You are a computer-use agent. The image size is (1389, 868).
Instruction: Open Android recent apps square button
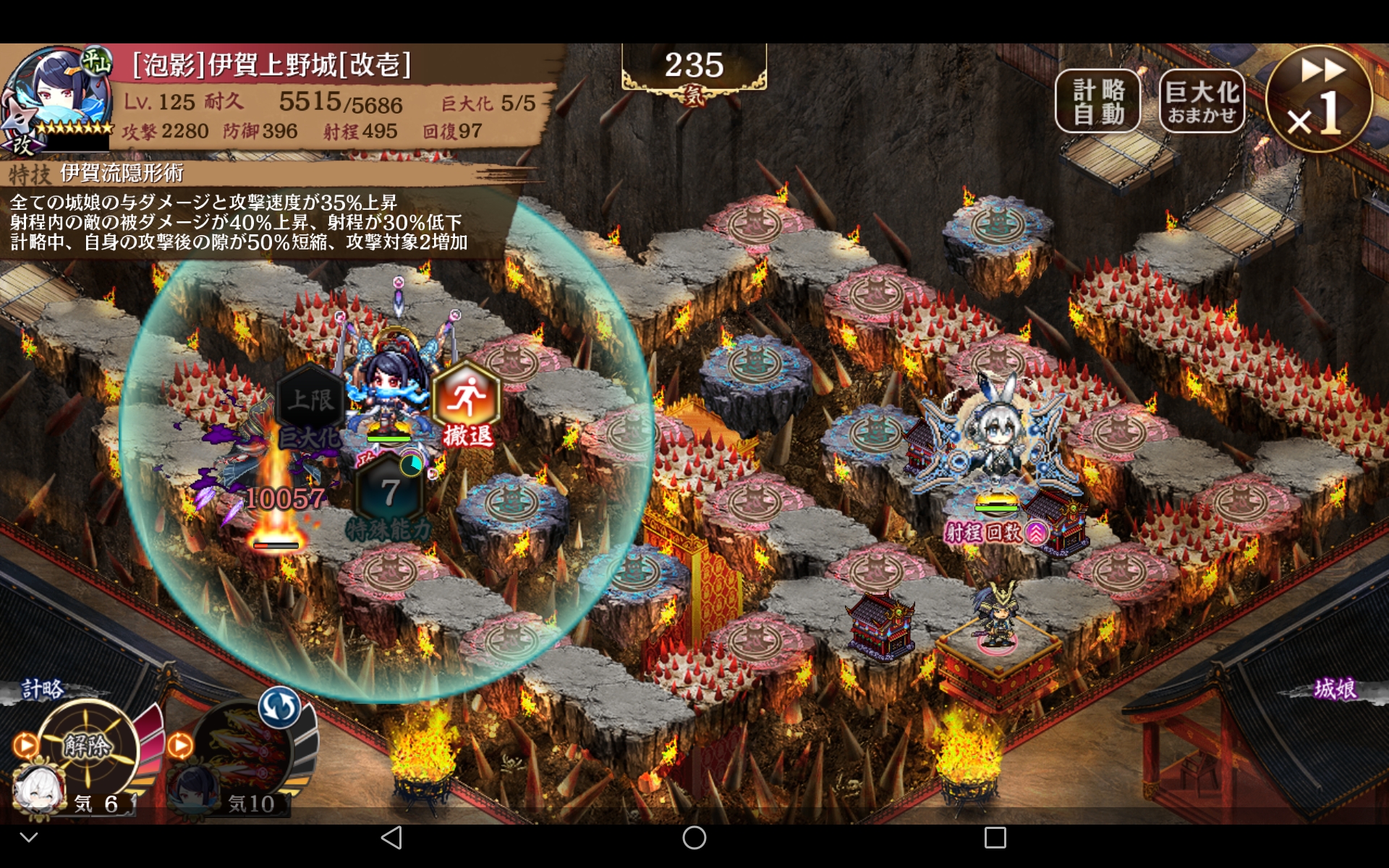[995, 838]
